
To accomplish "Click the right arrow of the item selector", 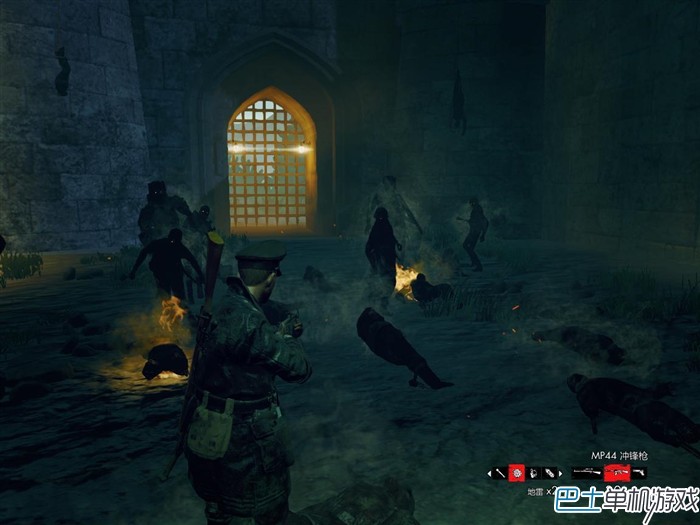I will (x=561, y=473).
